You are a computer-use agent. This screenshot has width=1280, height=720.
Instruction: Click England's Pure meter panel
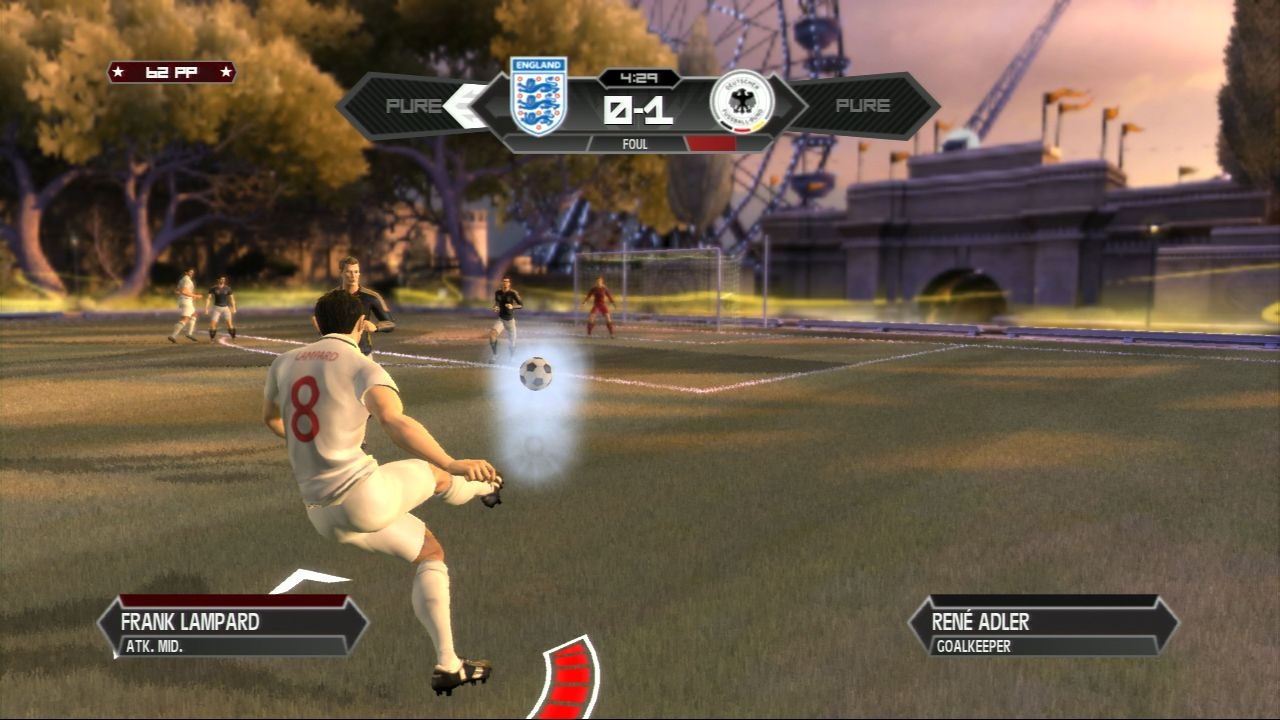pos(412,106)
